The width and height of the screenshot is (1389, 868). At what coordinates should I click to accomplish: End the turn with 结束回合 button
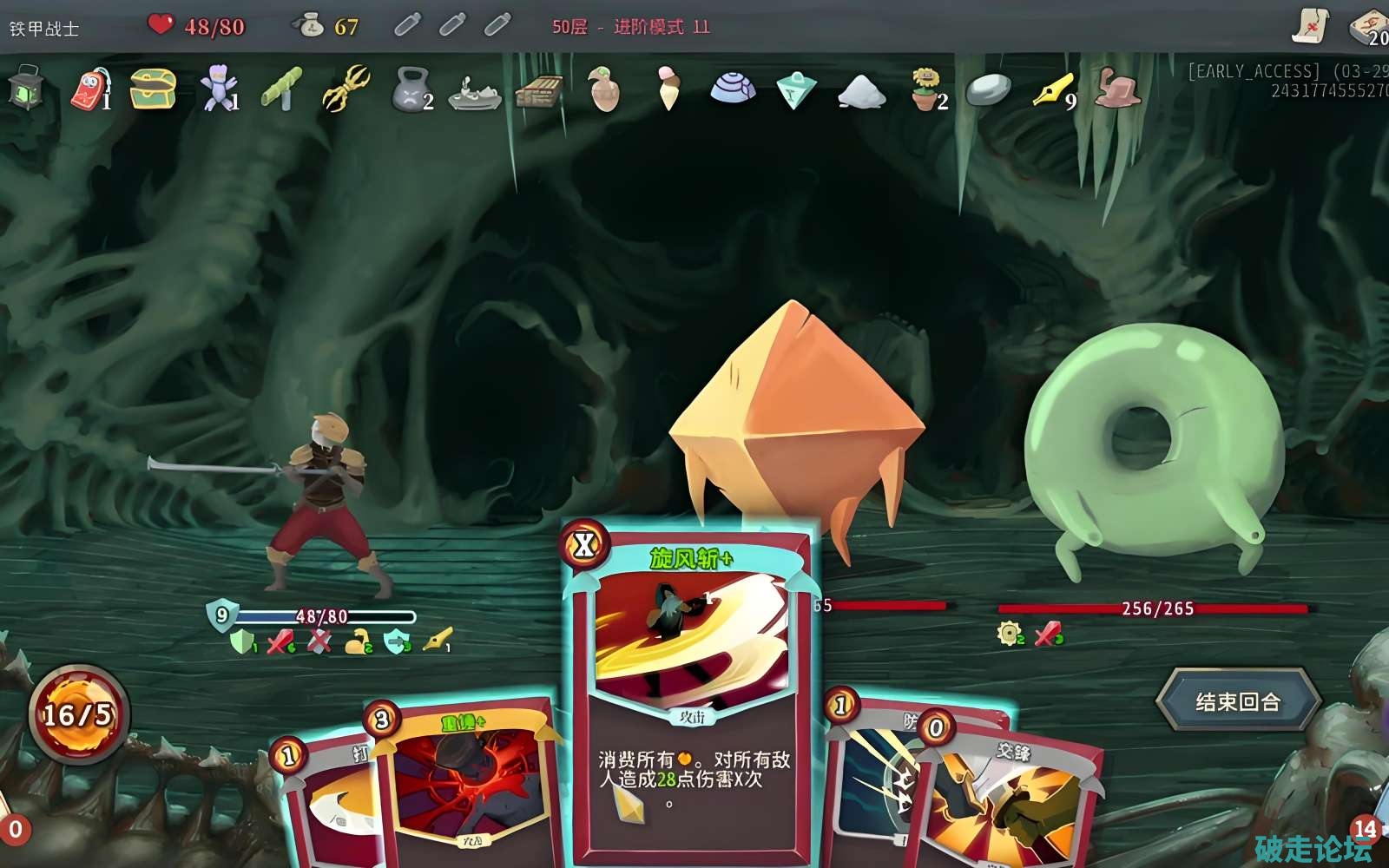pyautogui.click(x=1238, y=700)
